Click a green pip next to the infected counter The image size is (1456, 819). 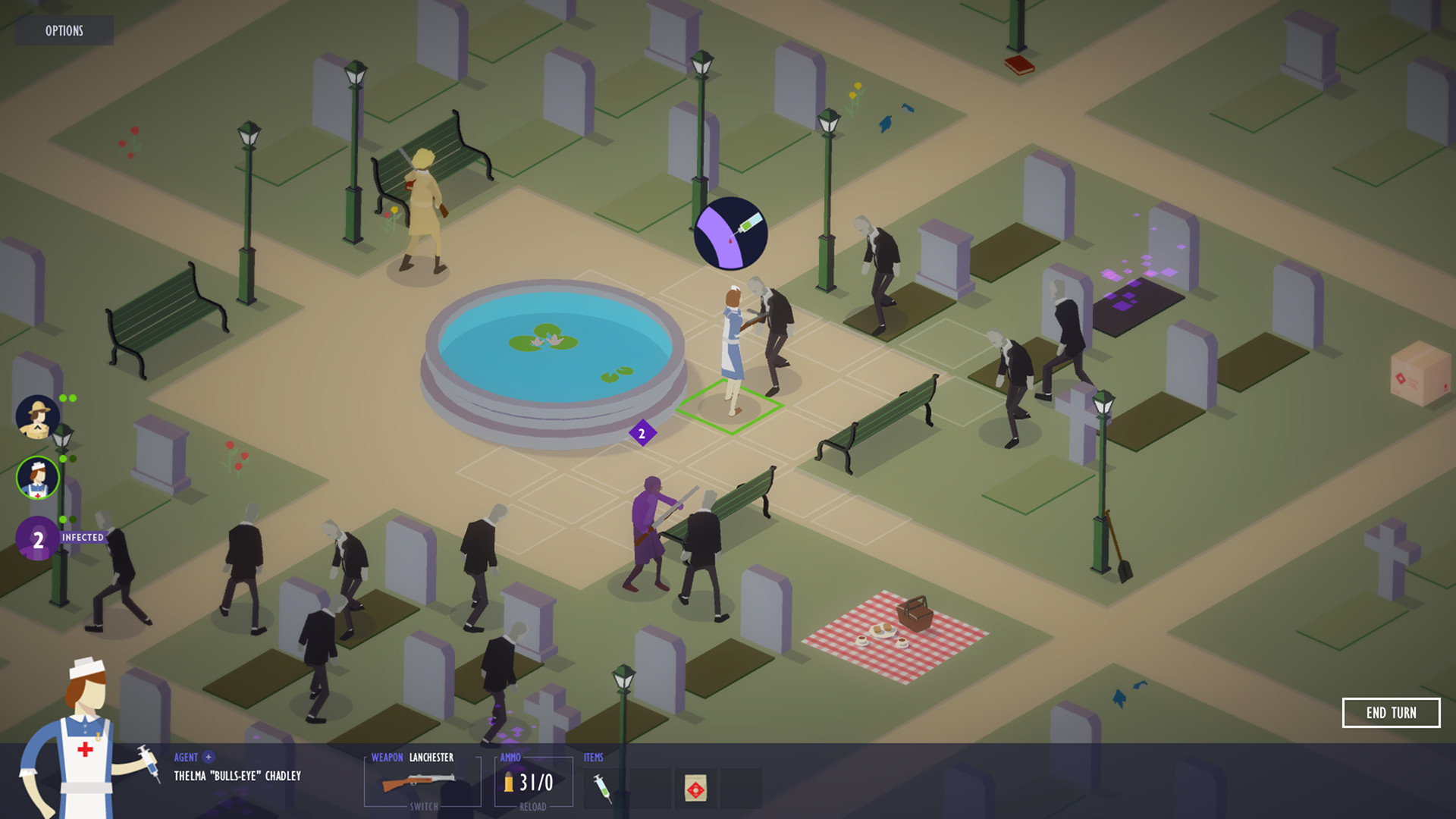(x=63, y=519)
